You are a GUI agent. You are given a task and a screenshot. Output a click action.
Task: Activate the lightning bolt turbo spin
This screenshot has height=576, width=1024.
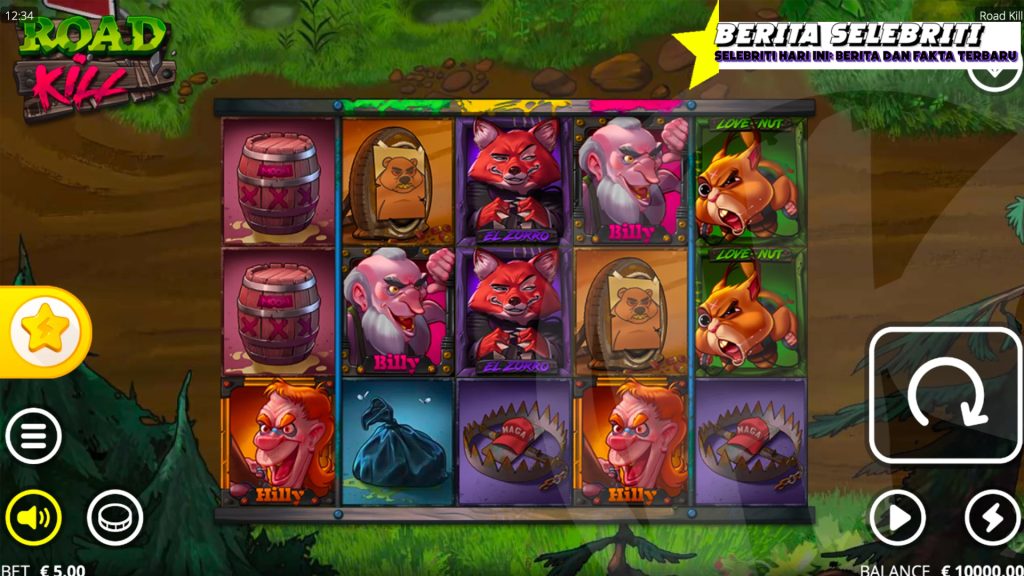tap(991, 518)
